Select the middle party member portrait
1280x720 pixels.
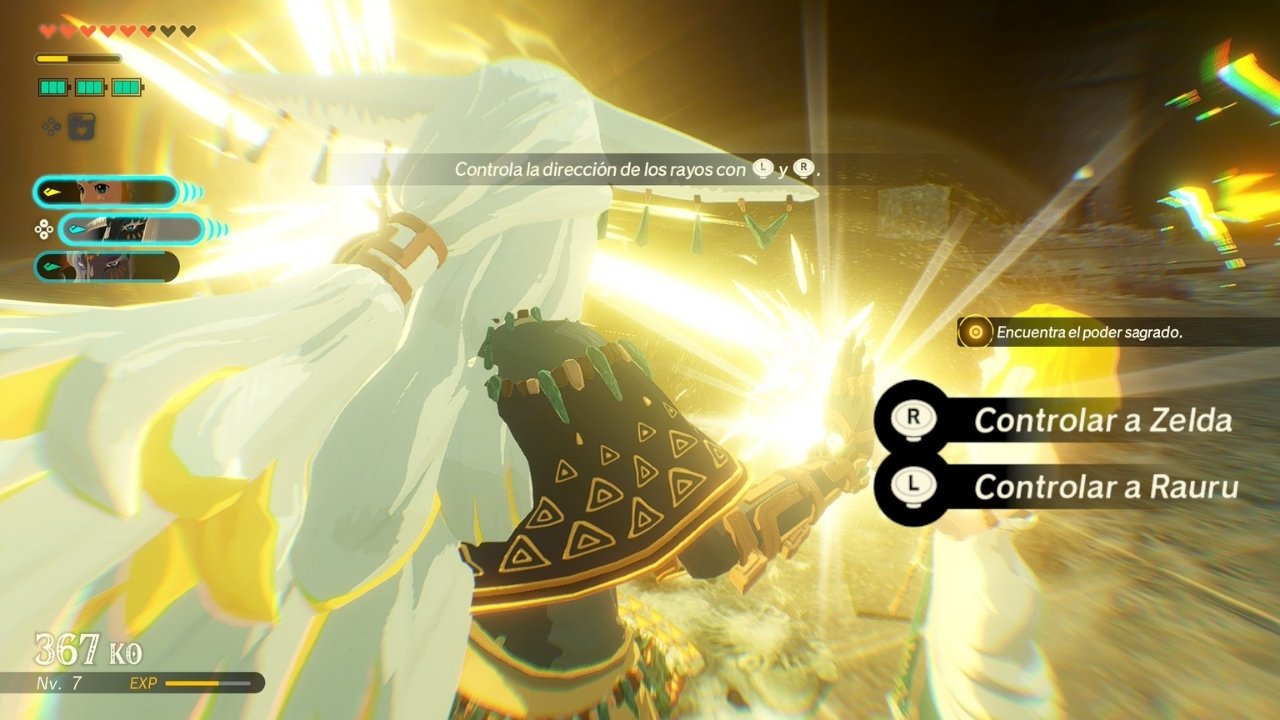coord(130,230)
